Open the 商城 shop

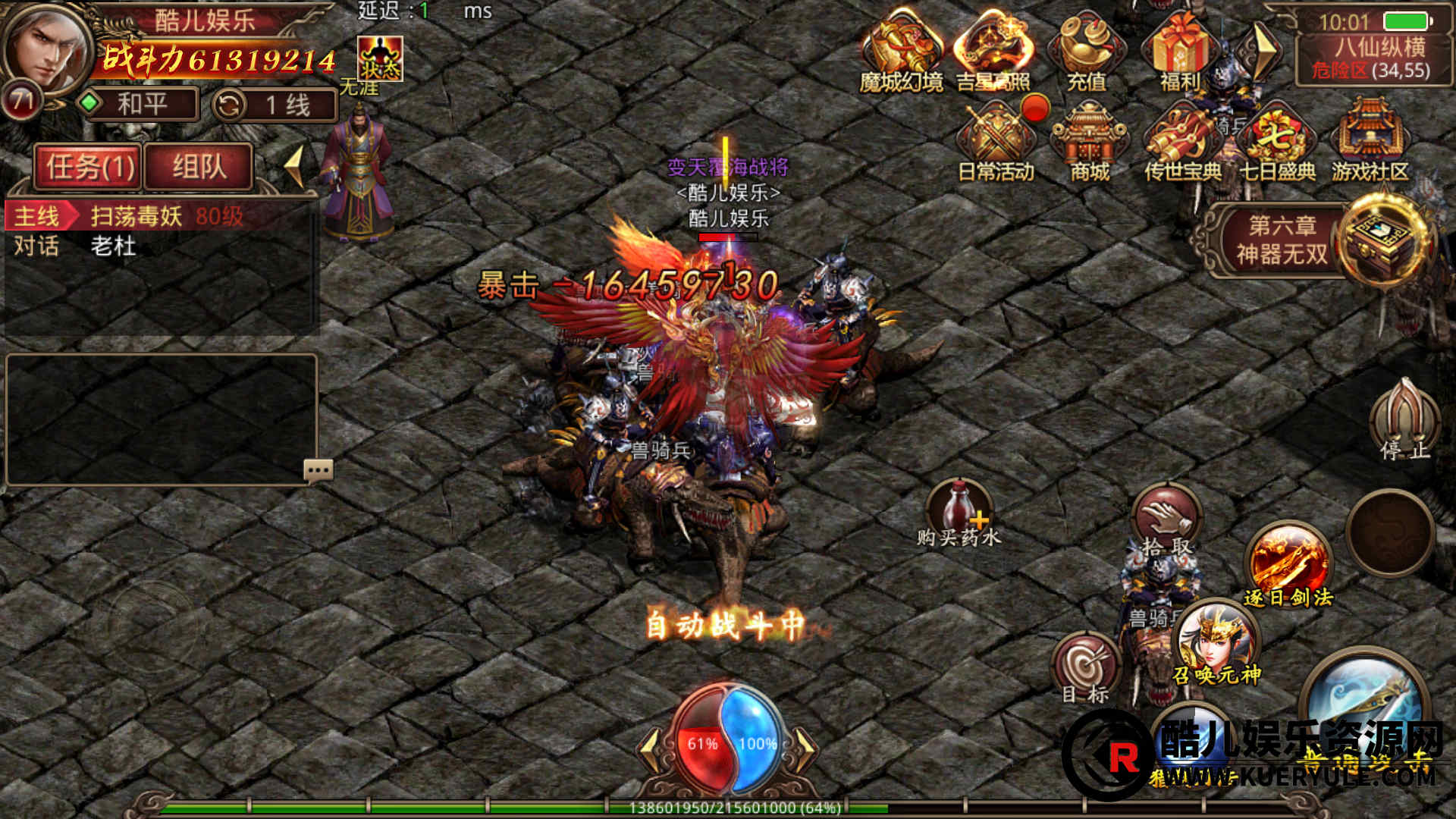1089,144
